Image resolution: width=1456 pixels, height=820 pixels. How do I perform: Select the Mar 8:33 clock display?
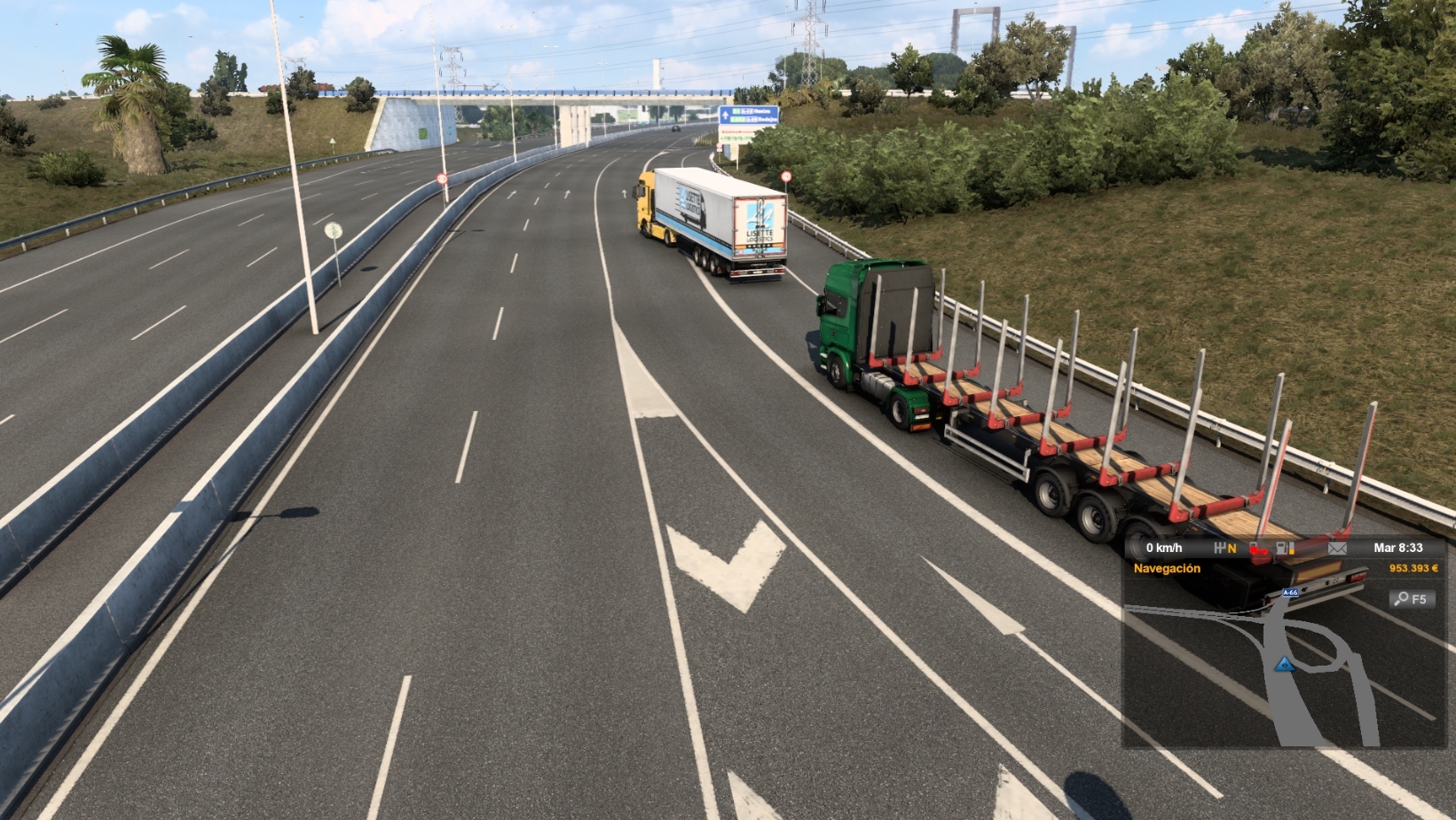click(x=1400, y=548)
